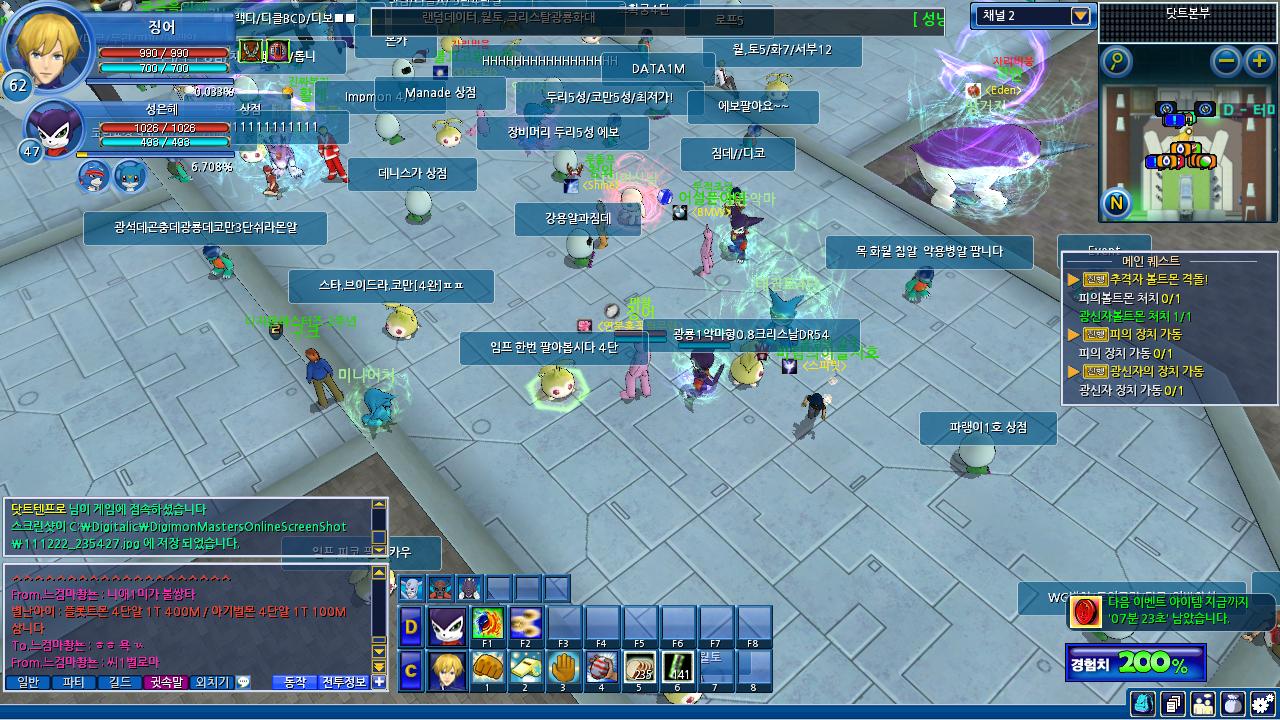Open the gear settings icon

click(x=1263, y=704)
